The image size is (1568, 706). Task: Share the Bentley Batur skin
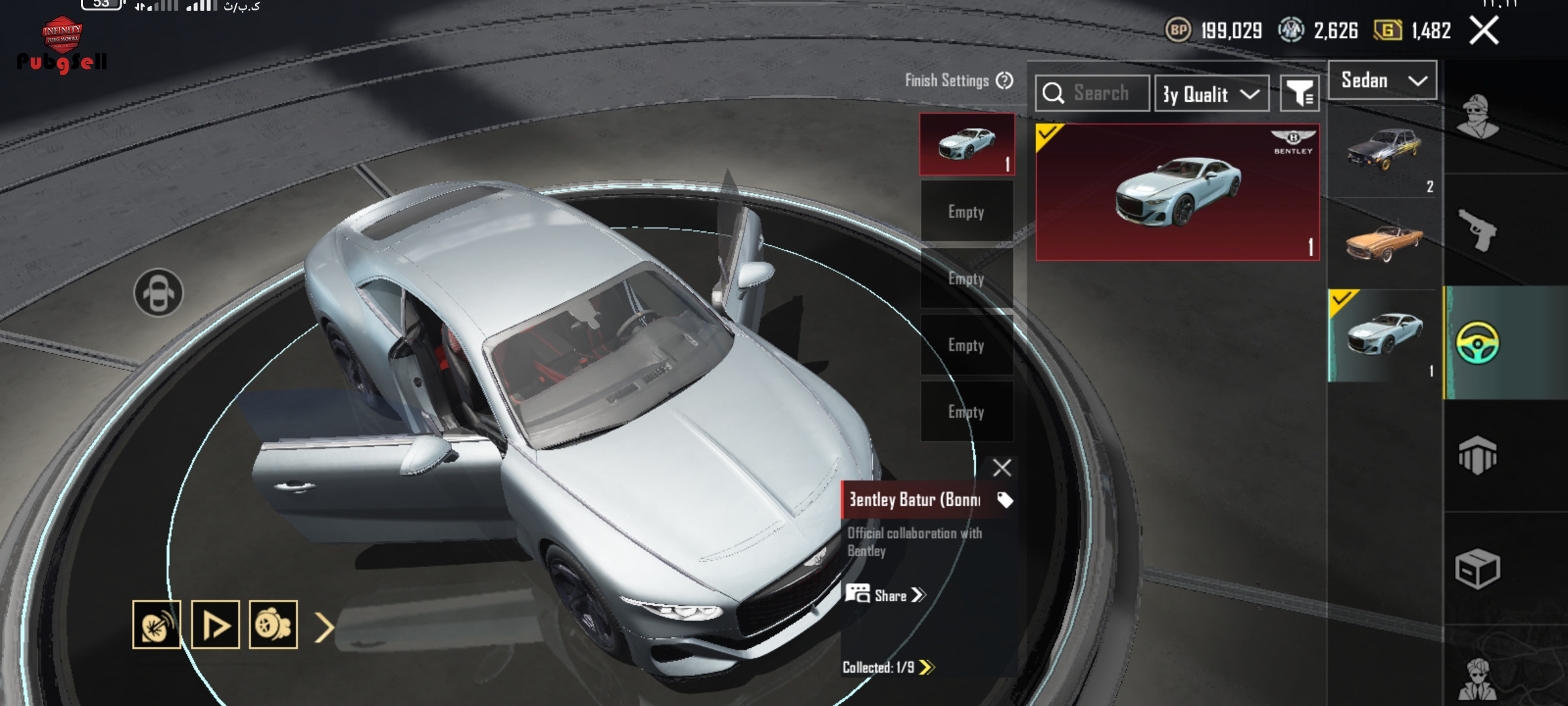tap(886, 595)
